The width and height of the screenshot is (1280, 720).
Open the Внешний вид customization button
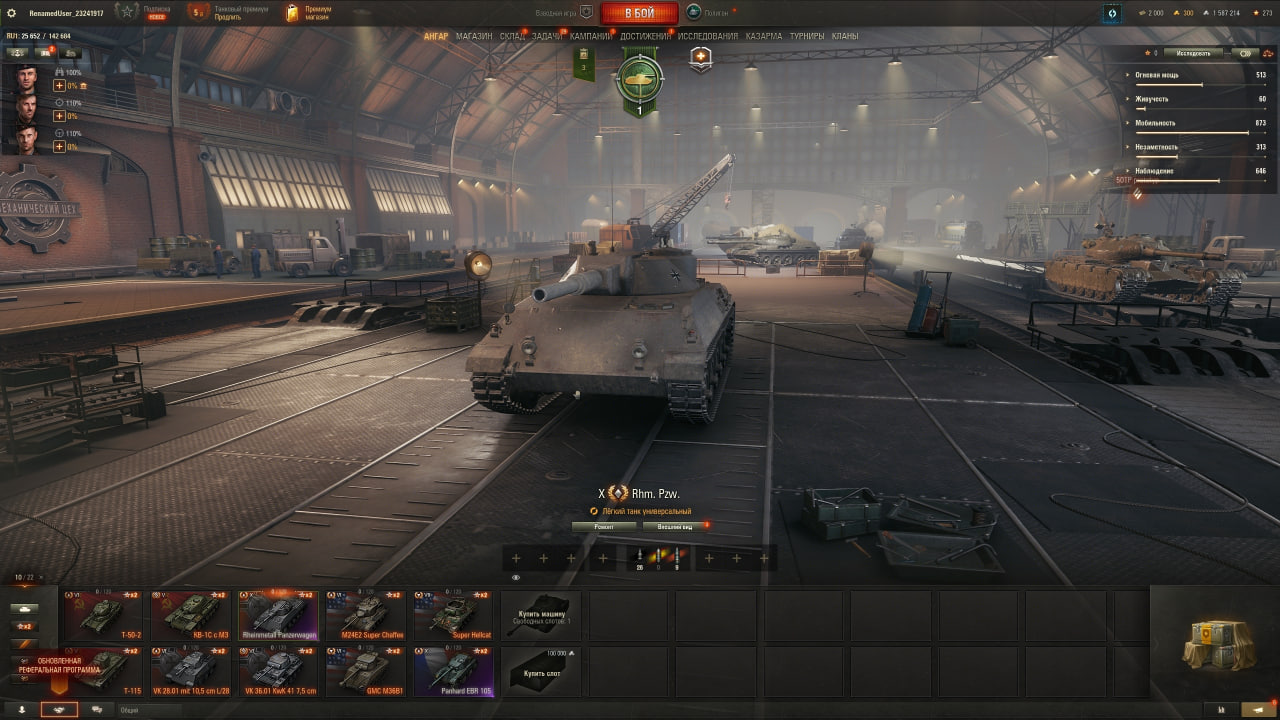[x=675, y=526]
